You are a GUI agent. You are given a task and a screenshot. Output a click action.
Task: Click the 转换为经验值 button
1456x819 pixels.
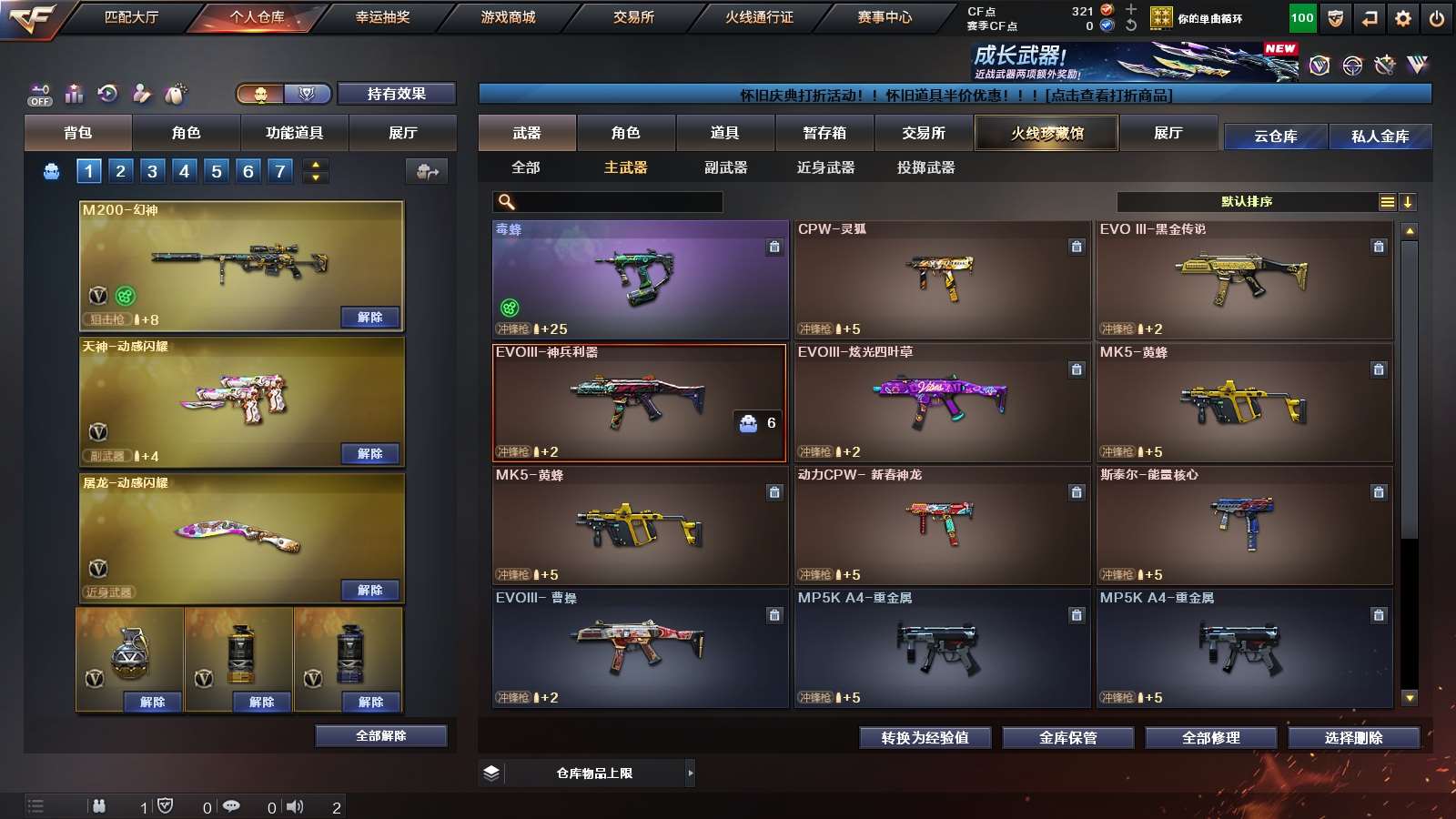coord(925,738)
